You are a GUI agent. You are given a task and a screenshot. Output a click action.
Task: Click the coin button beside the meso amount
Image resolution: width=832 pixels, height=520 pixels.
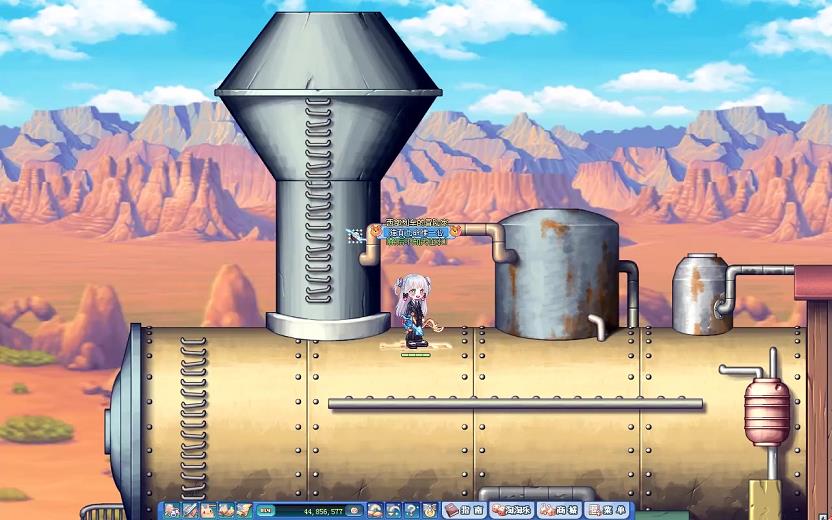(x=357, y=510)
